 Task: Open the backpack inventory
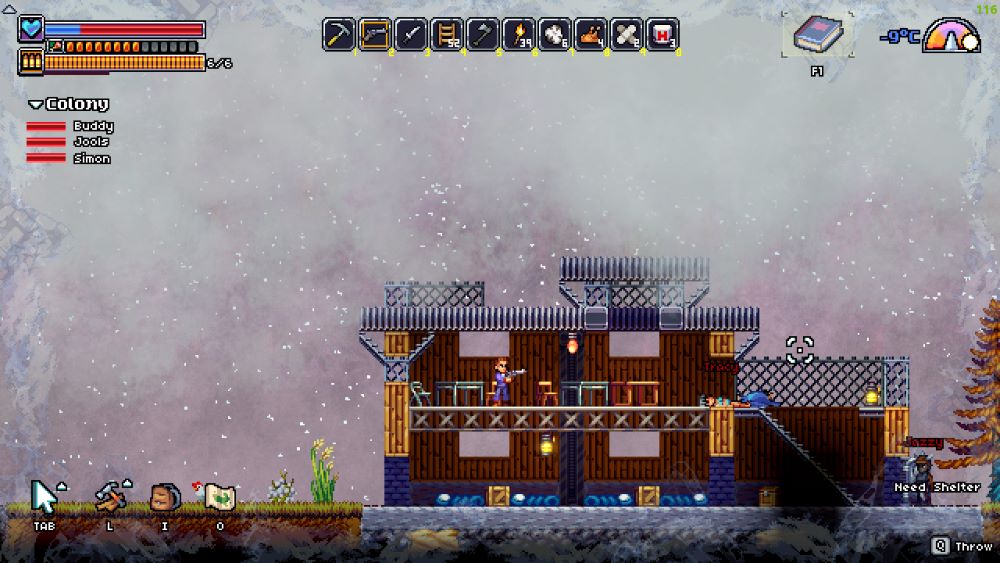click(x=164, y=497)
